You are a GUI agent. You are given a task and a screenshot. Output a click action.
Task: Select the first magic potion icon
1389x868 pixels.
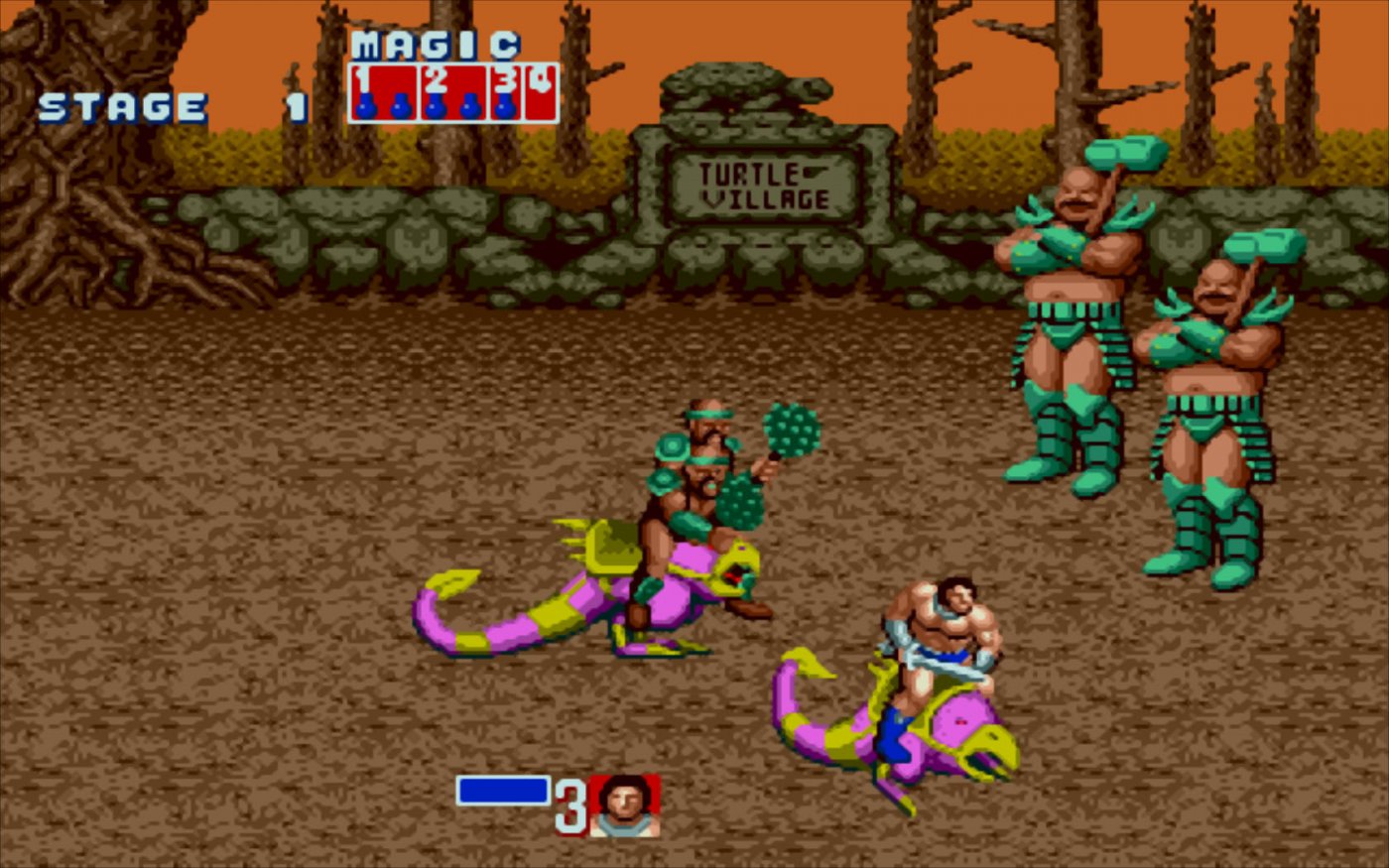tap(367, 107)
